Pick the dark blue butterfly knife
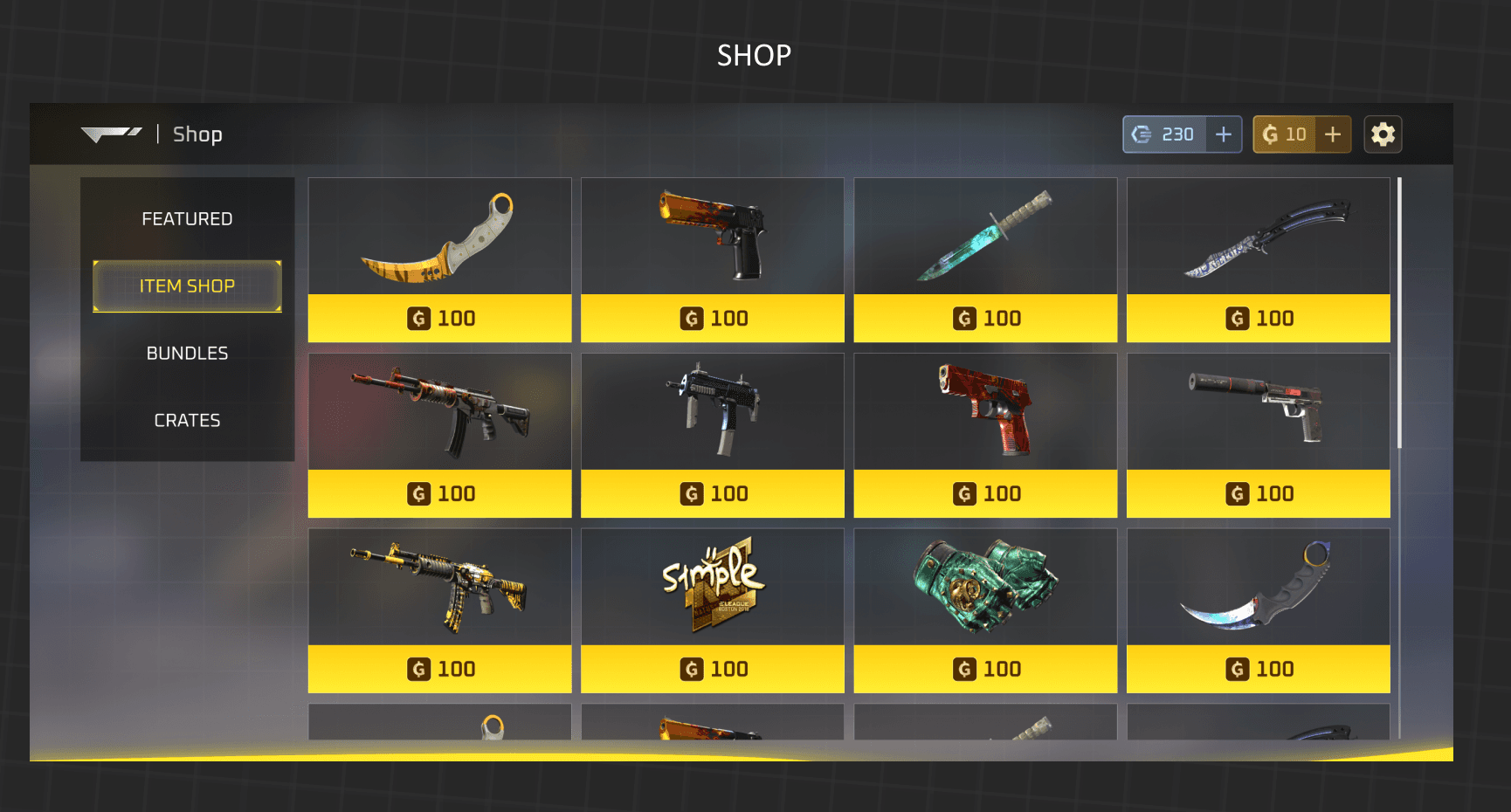The image size is (1511, 812). tap(1258, 259)
